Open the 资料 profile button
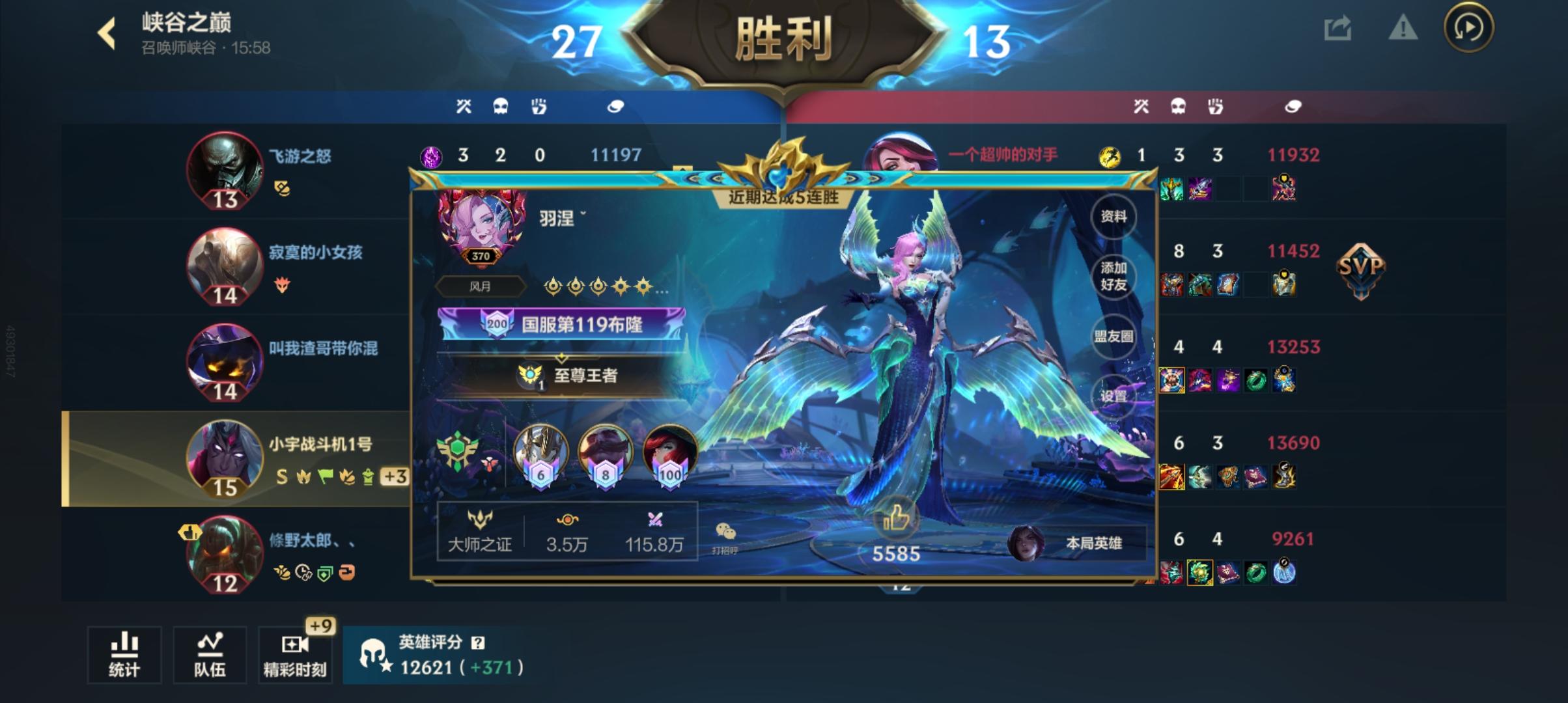The height and width of the screenshot is (703, 1568). [1115, 217]
